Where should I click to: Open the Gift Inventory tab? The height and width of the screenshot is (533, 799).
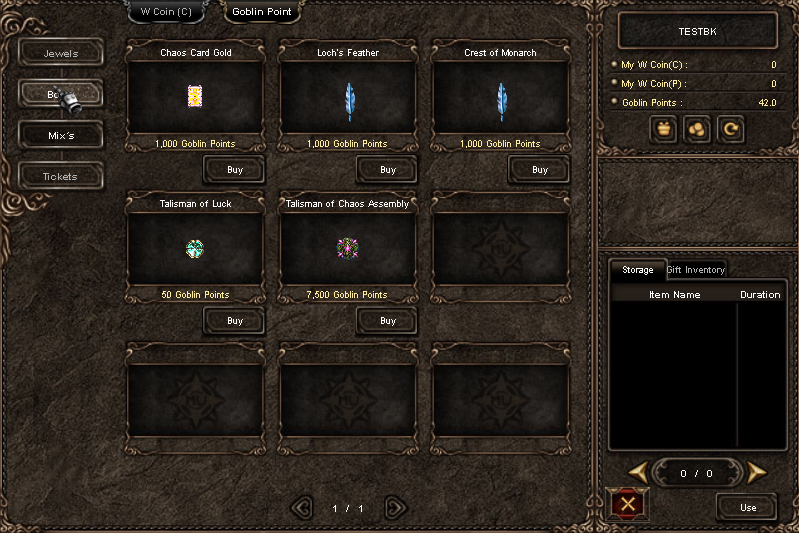point(695,270)
